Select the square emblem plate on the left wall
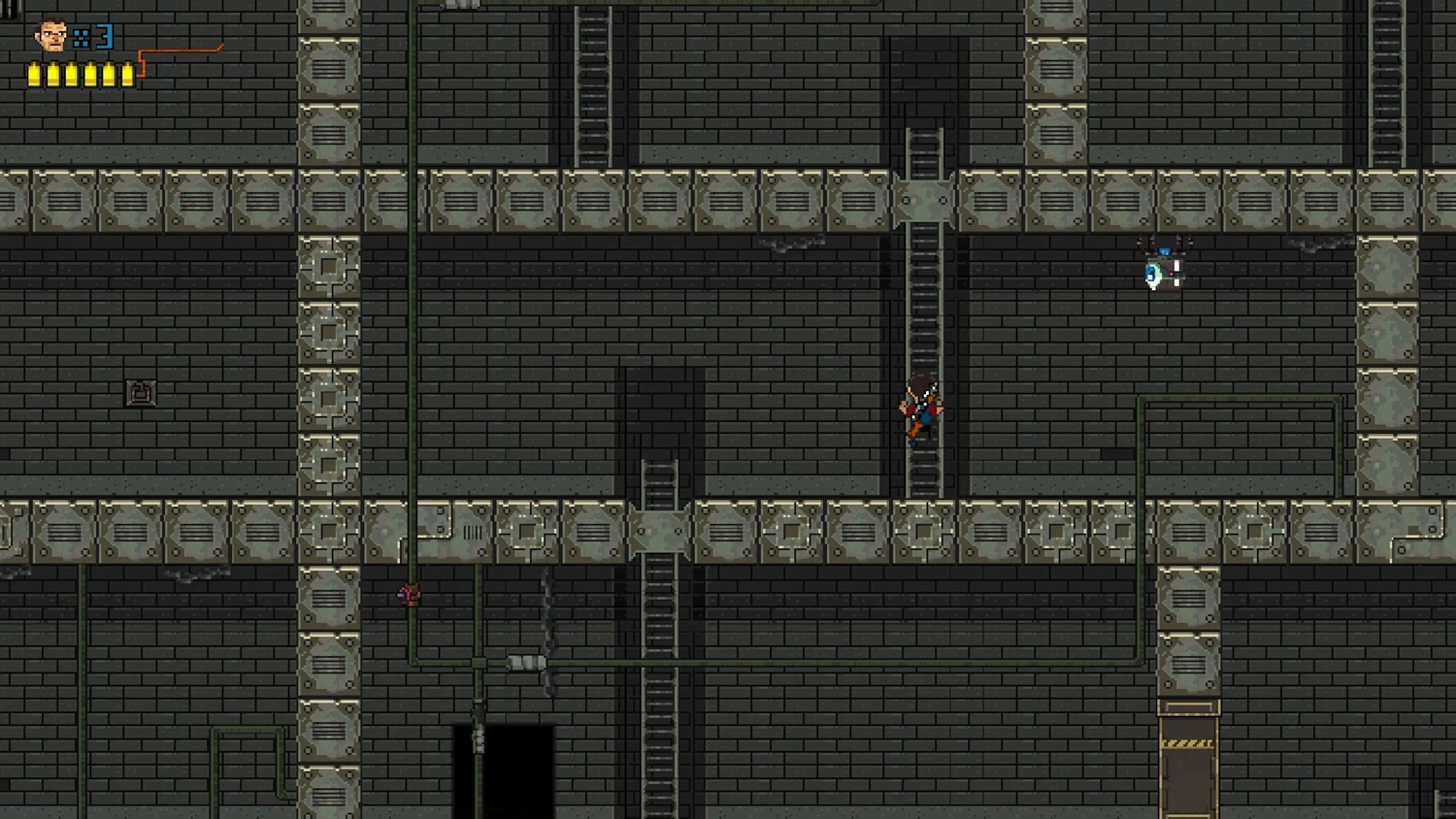The image size is (1456, 819). [141, 390]
